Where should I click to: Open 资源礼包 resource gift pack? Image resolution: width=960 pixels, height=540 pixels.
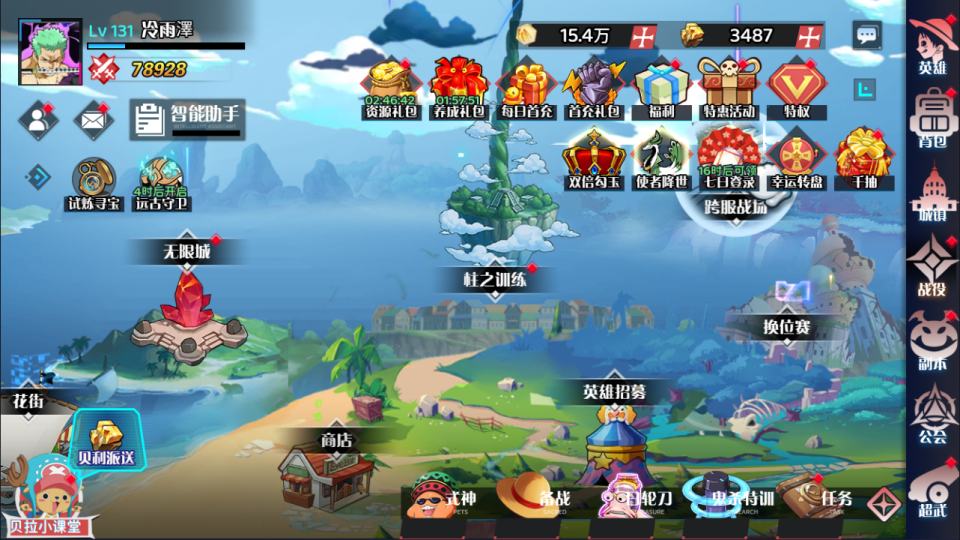[x=391, y=85]
